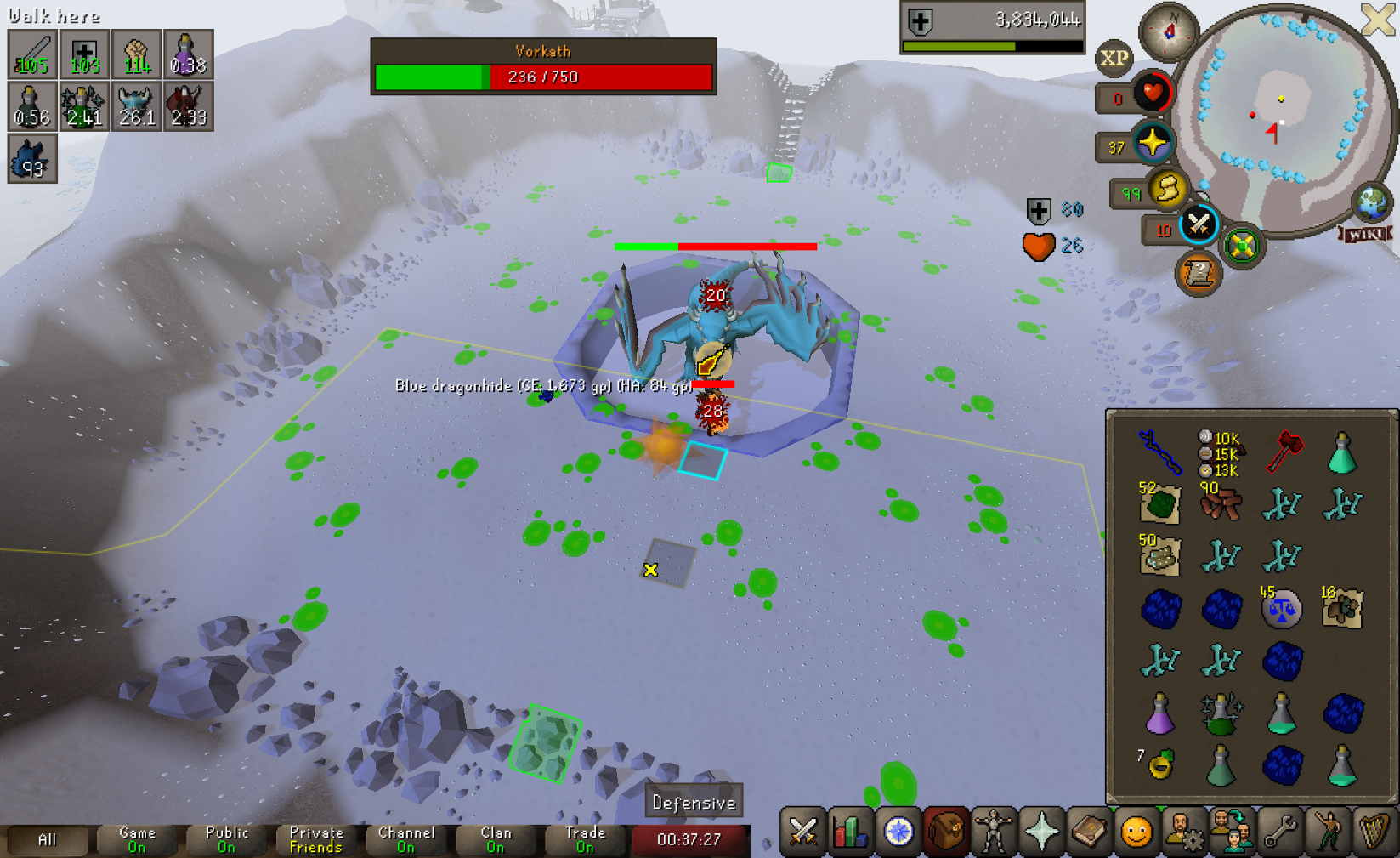Screen dimensions: 1400x858
Task: Show the Spellbook tab
Action: click(1088, 832)
